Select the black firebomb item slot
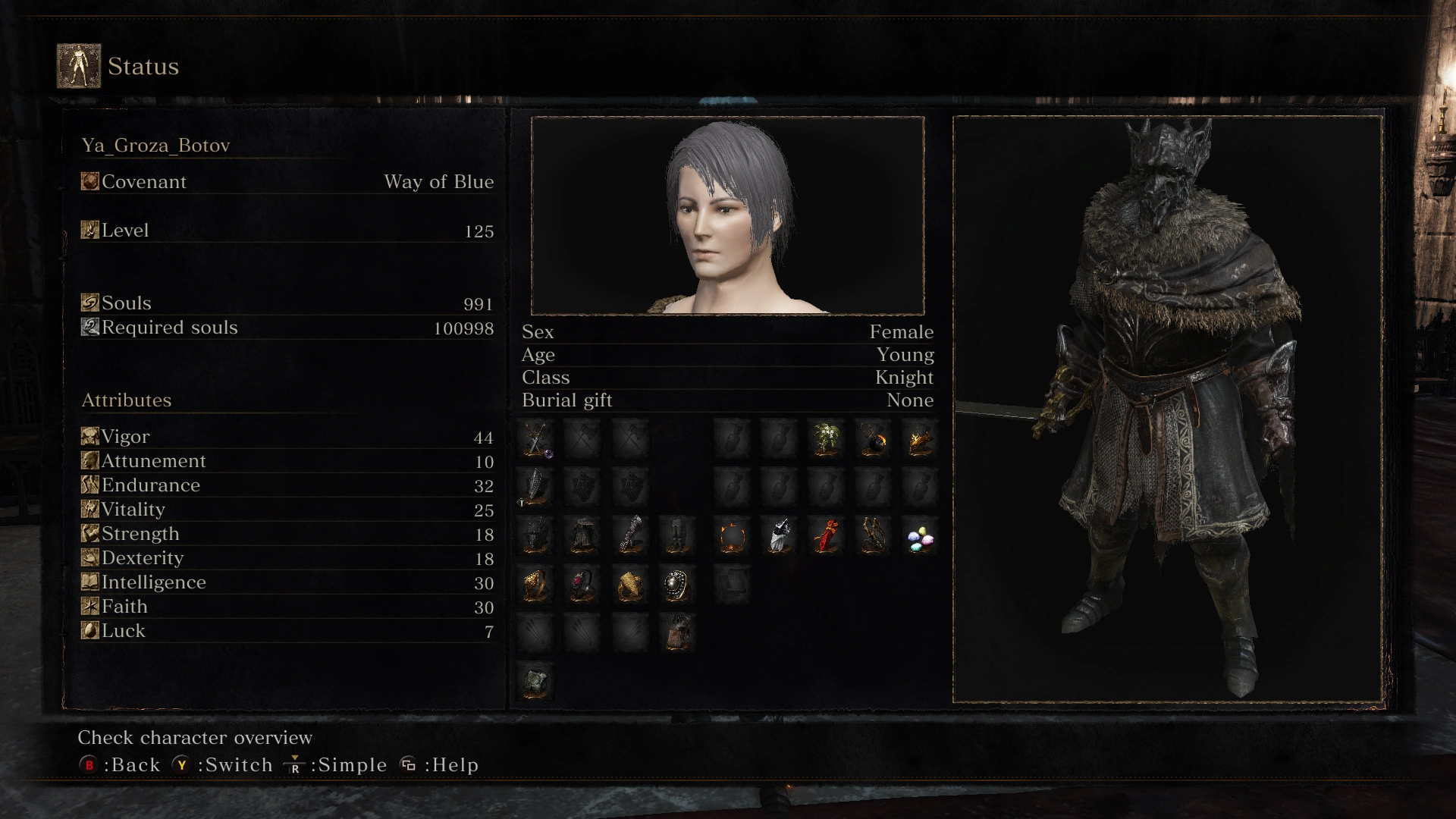 (x=874, y=438)
